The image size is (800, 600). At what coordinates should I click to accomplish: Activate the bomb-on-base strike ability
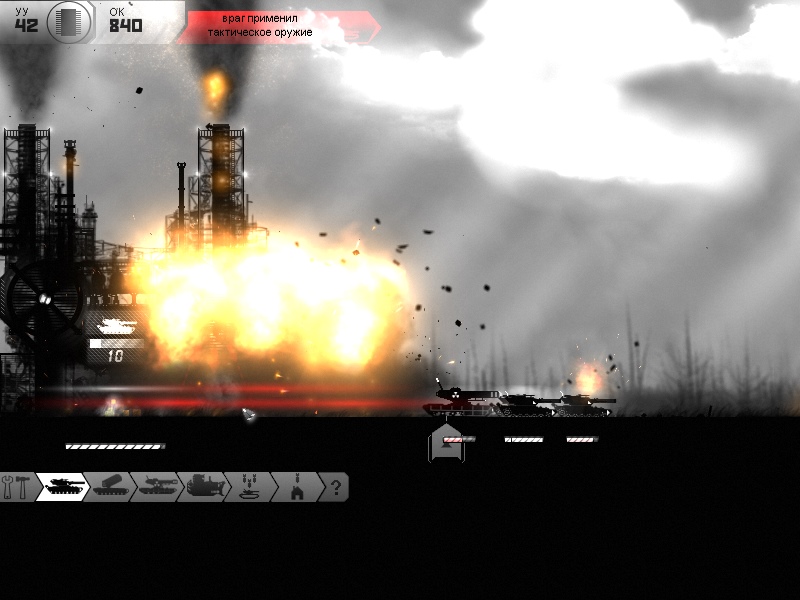coord(295,487)
